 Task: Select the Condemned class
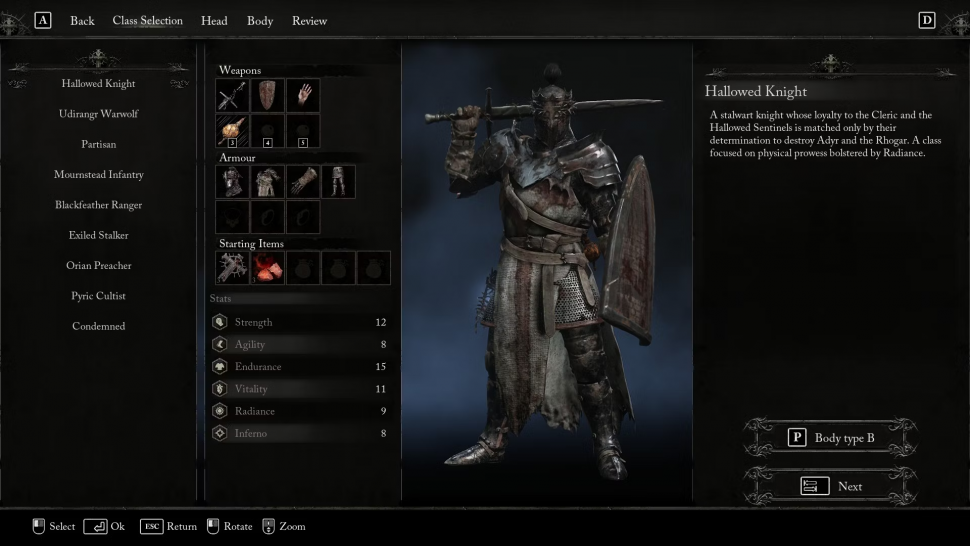click(98, 326)
